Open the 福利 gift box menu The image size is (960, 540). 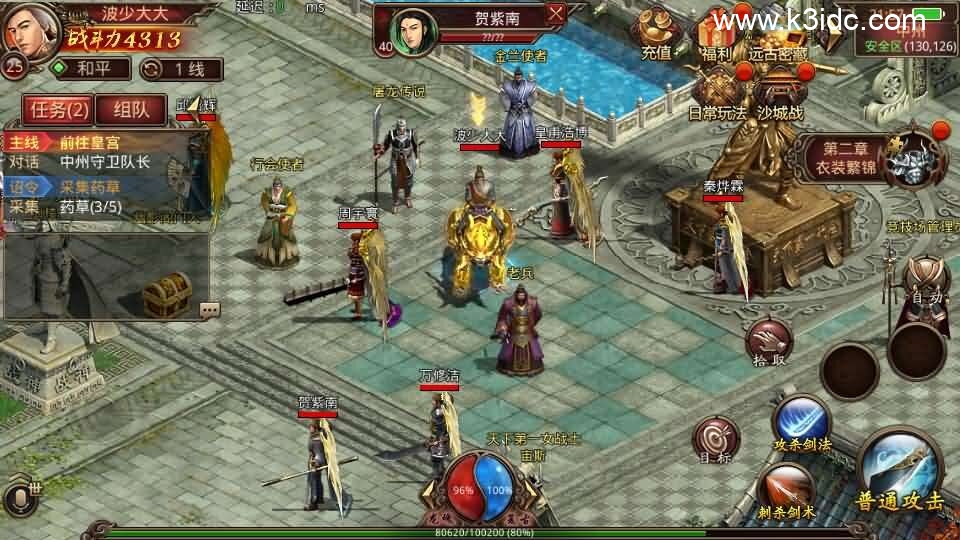point(716,36)
